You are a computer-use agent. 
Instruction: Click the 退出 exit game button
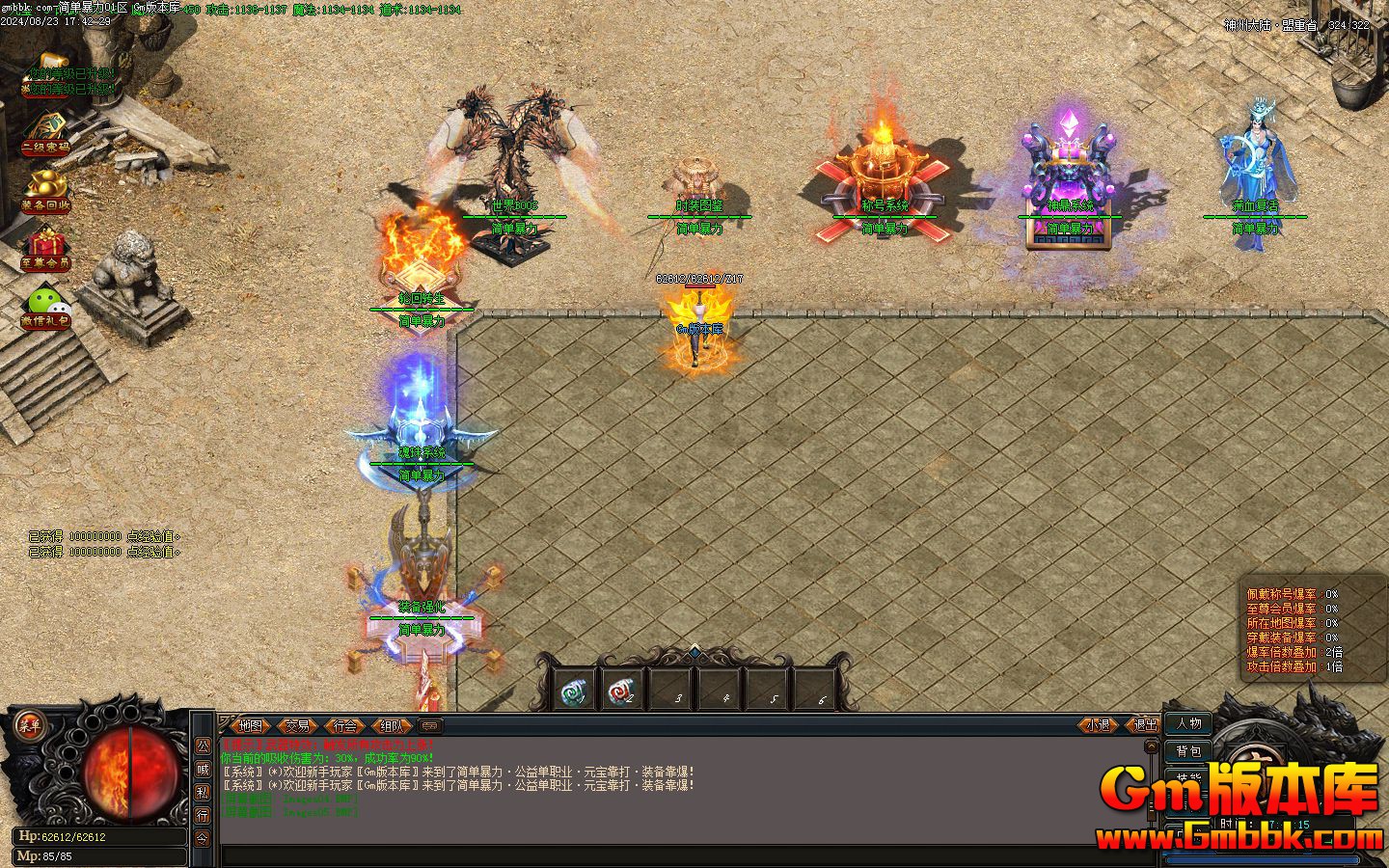tap(1145, 725)
